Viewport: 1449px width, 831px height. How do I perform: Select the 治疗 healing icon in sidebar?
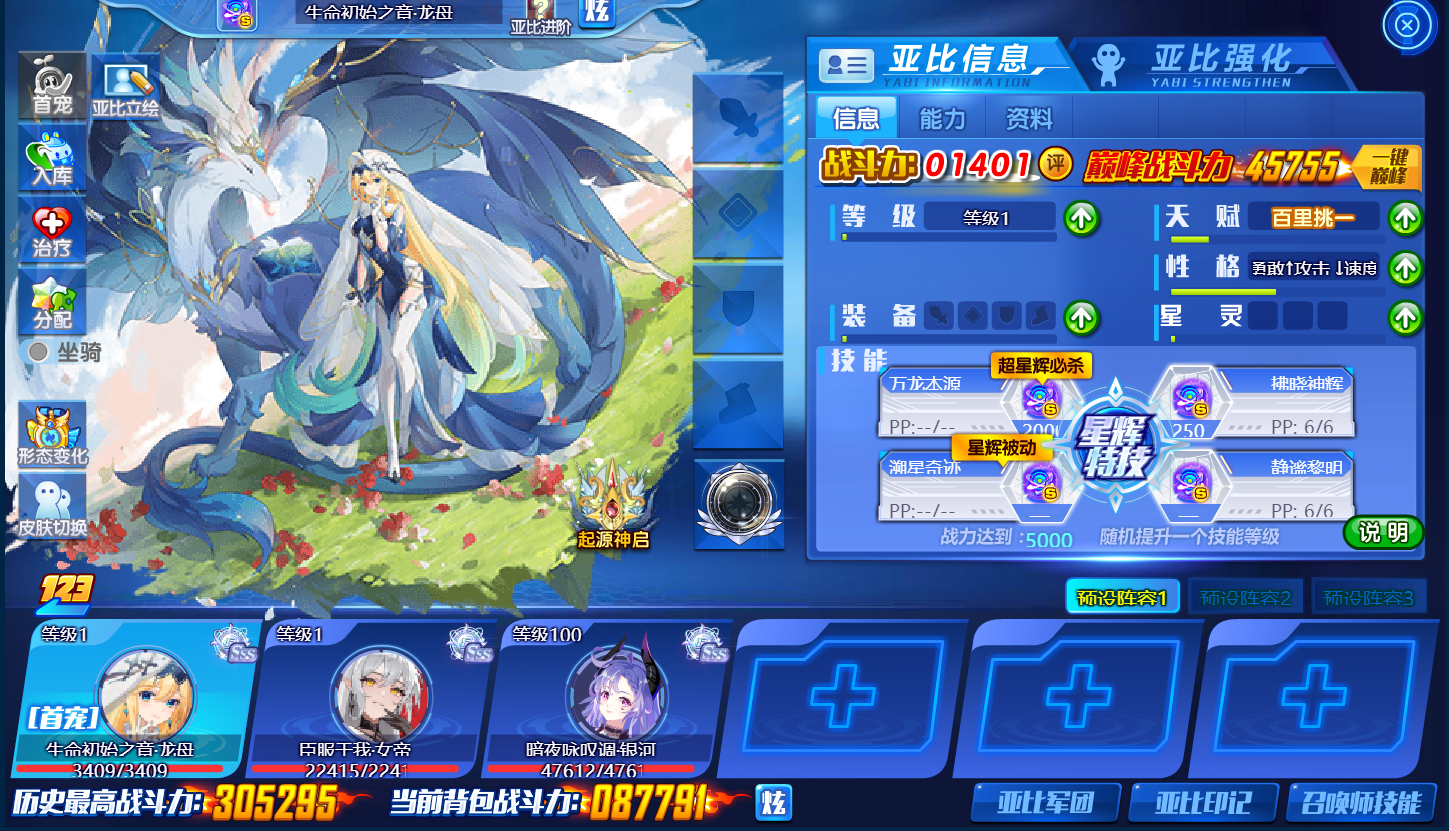pyautogui.click(x=51, y=231)
